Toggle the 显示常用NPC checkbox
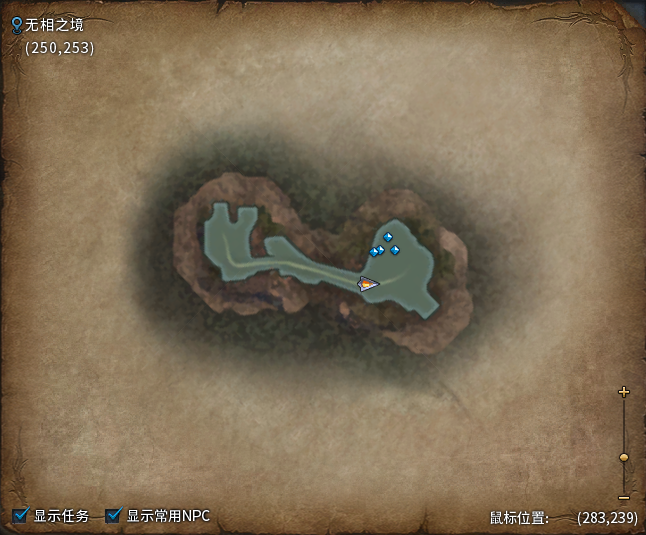Screen dimensions: 646x535 [114, 516]
